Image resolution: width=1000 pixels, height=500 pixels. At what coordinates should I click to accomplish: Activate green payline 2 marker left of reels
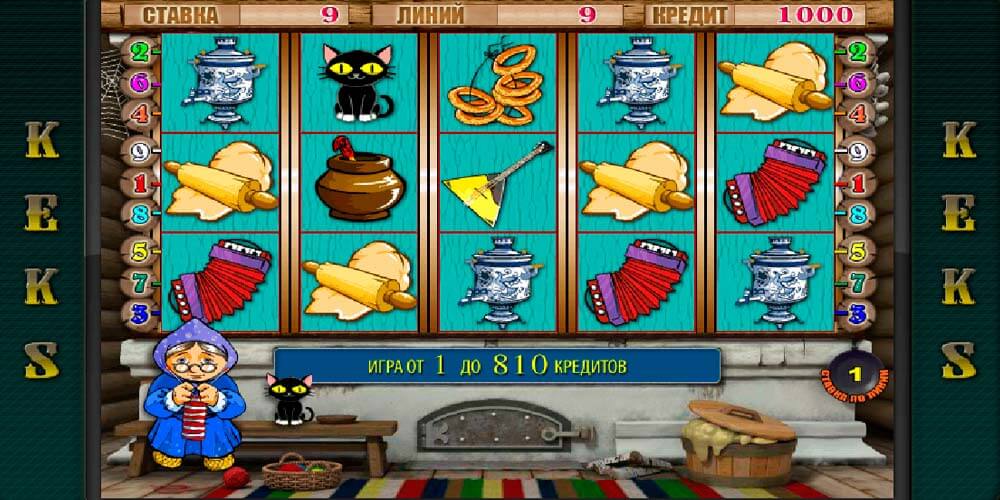(140, 50)
